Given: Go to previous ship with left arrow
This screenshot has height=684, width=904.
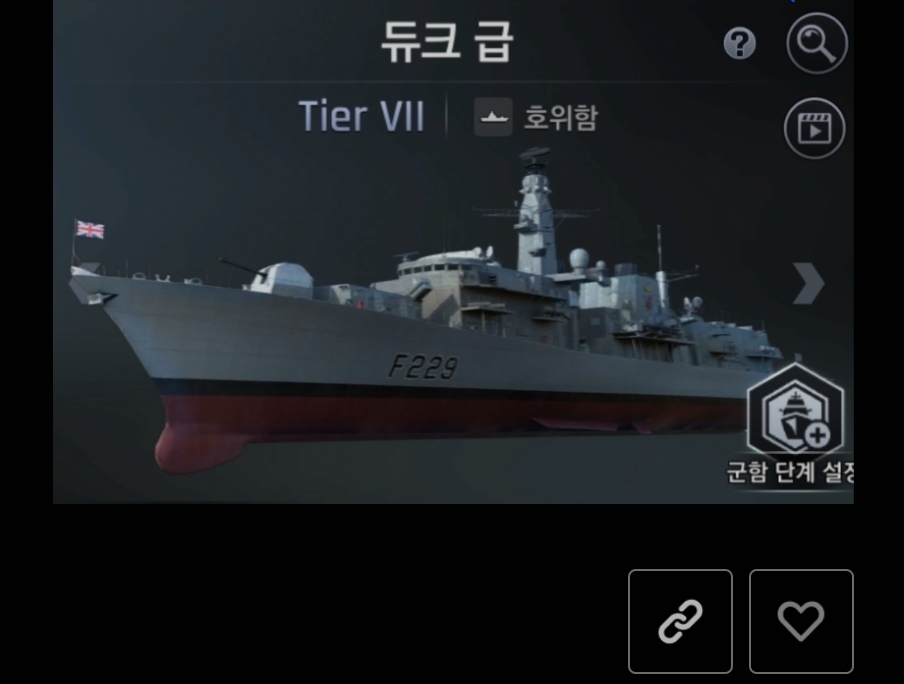Looking at the screenshot, I should pyautogui.click(x=88, y=271).
